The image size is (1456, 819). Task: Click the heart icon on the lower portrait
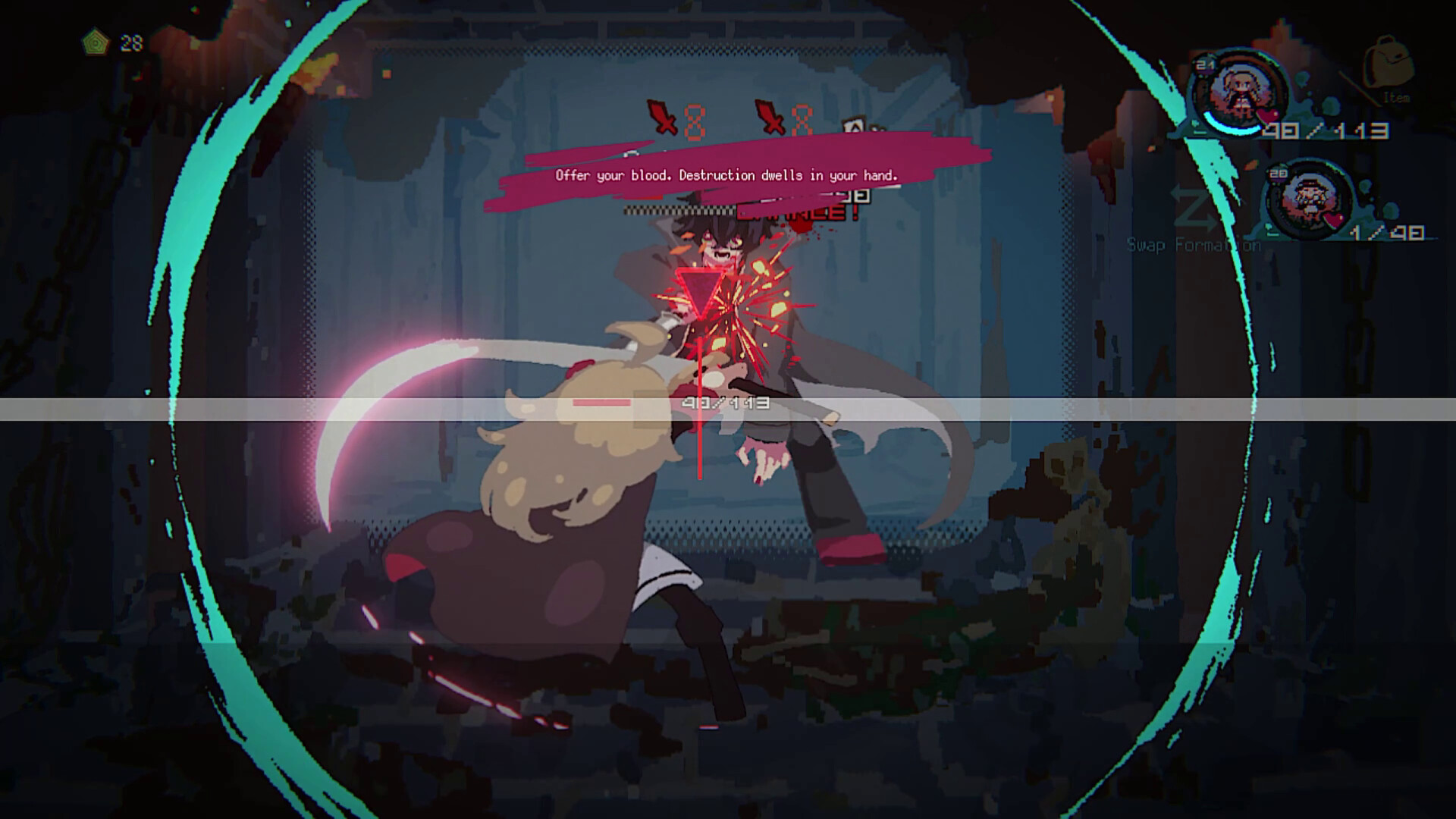[x=1332, y=218]
